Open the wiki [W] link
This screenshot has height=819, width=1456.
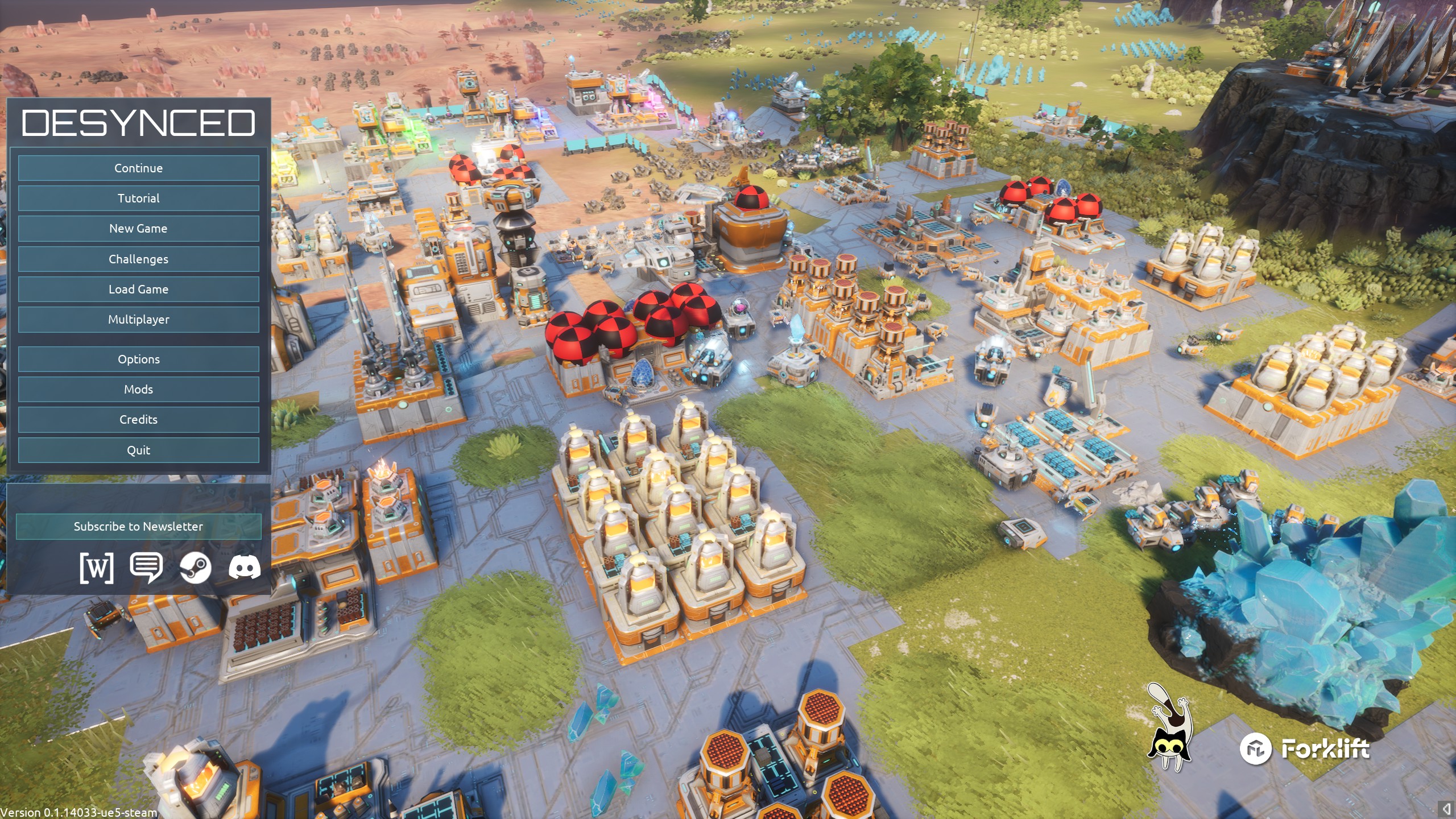pyautogui.click(x=97, y=568)
